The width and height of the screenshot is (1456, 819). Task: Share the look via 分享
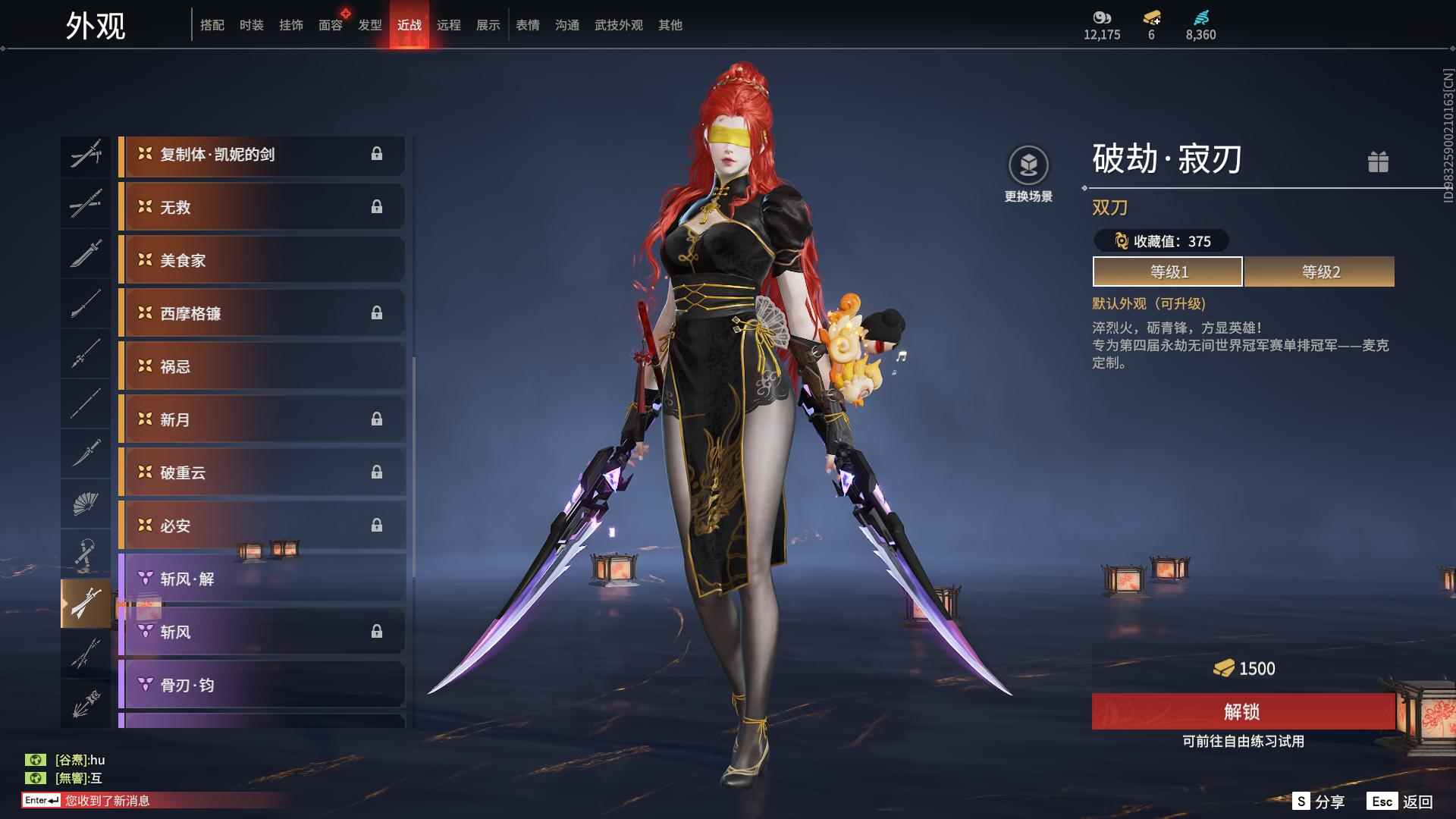[1319, 802]
